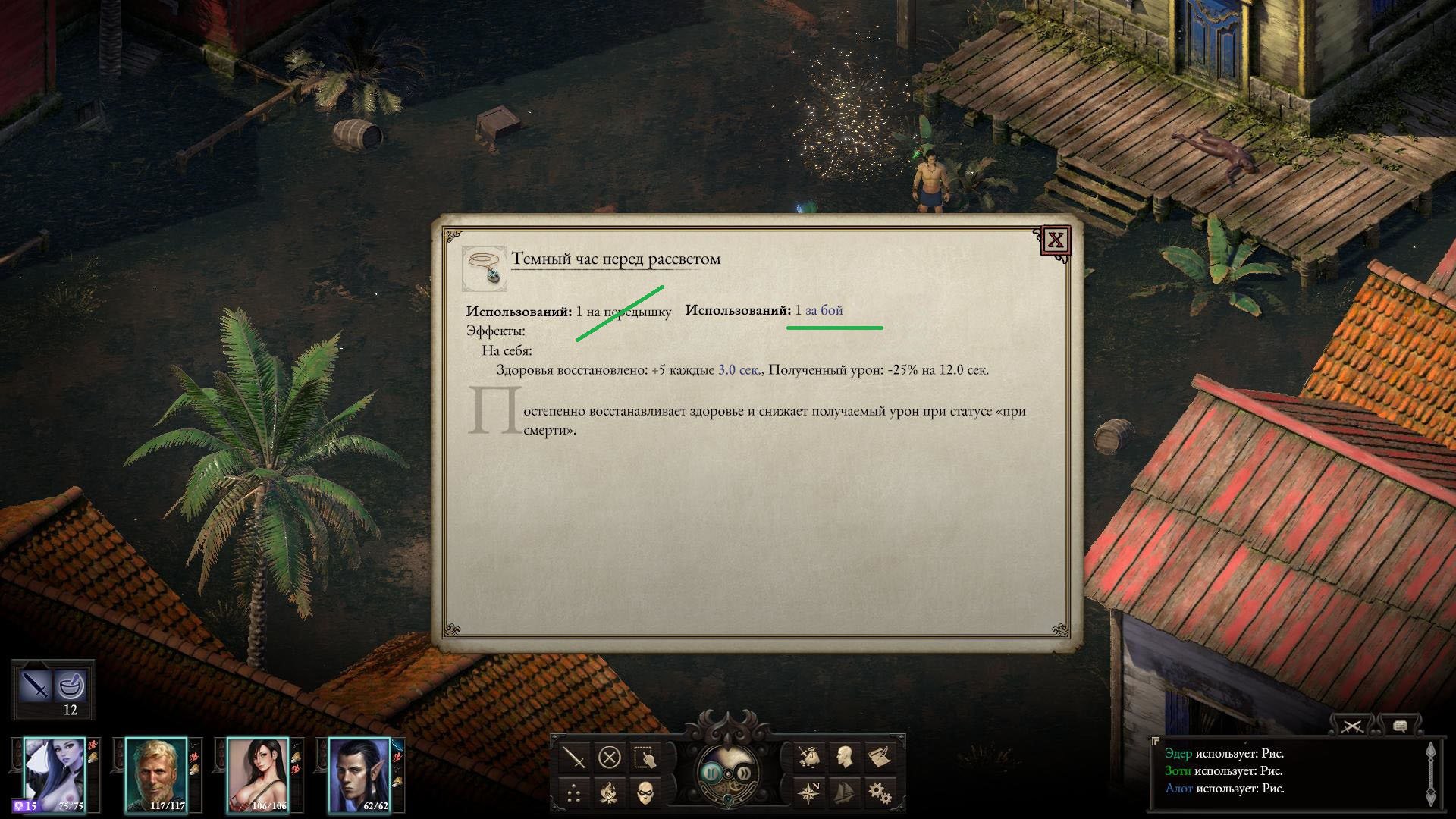
Task: Toggle stealth mode with the masked face
Action: click(x=645, y=794)
